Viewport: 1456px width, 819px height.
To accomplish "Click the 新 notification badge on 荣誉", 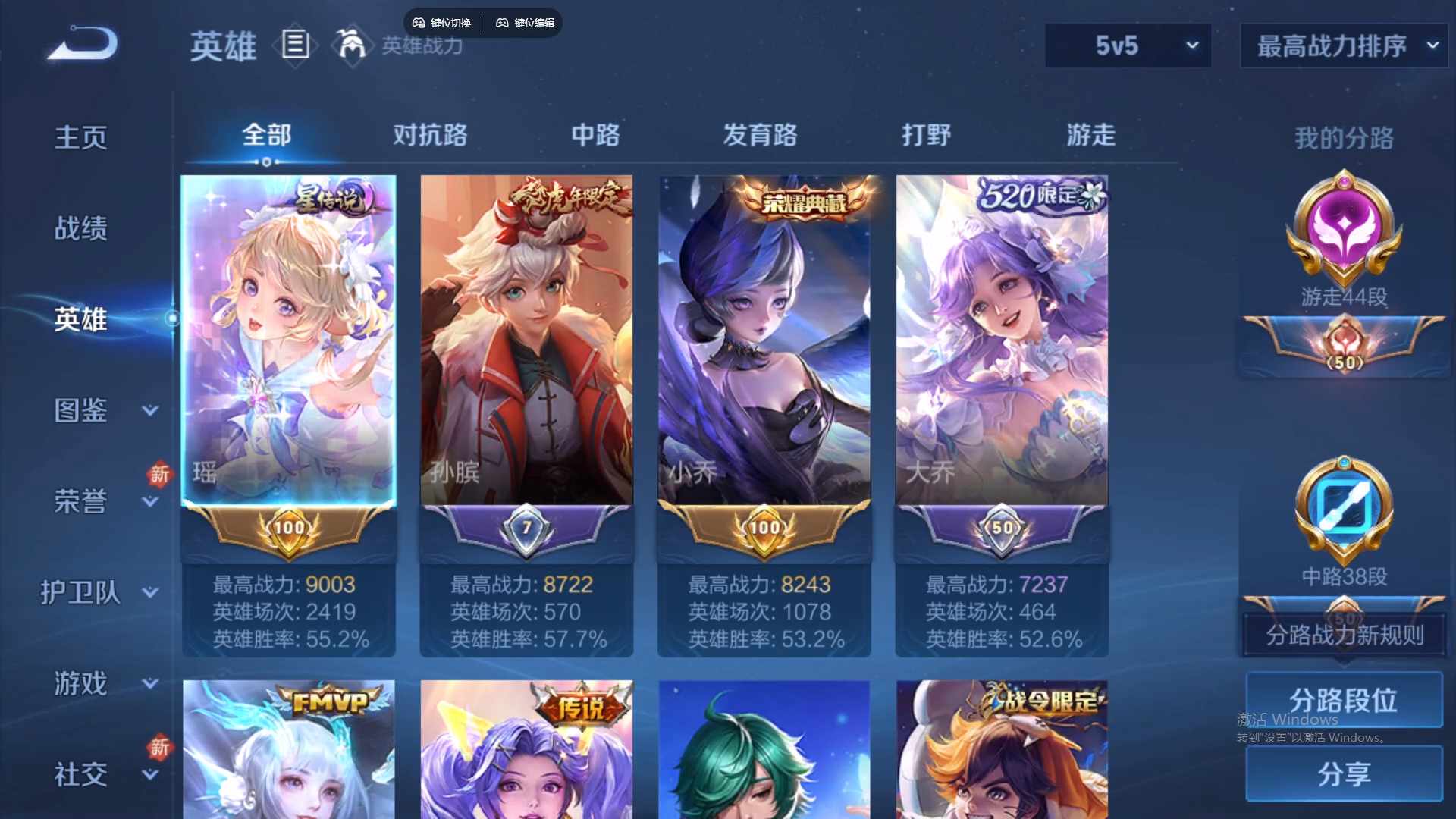I will [x=159, y=476].
